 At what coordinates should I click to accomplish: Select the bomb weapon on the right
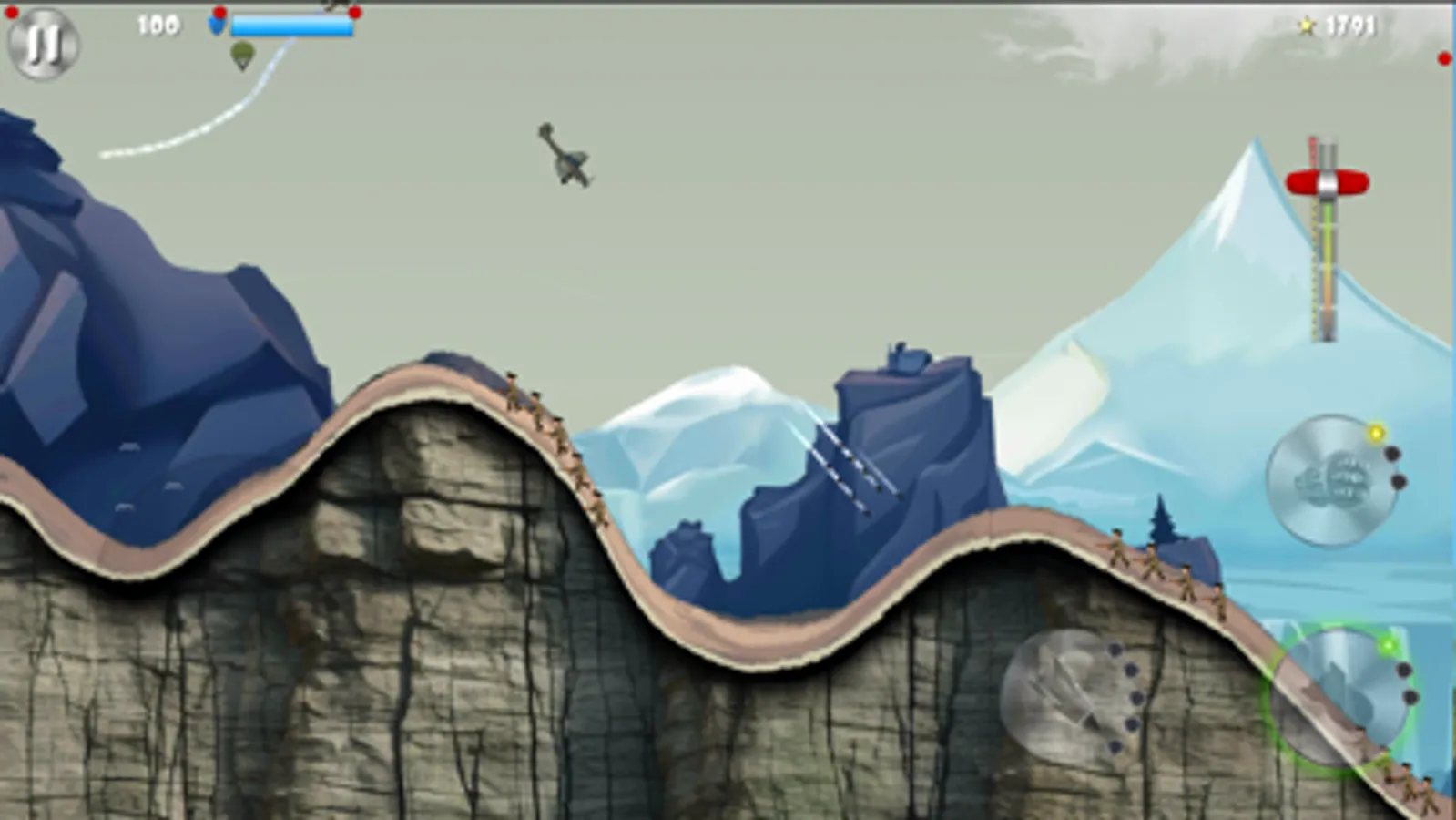click(x=1331, y=480)
